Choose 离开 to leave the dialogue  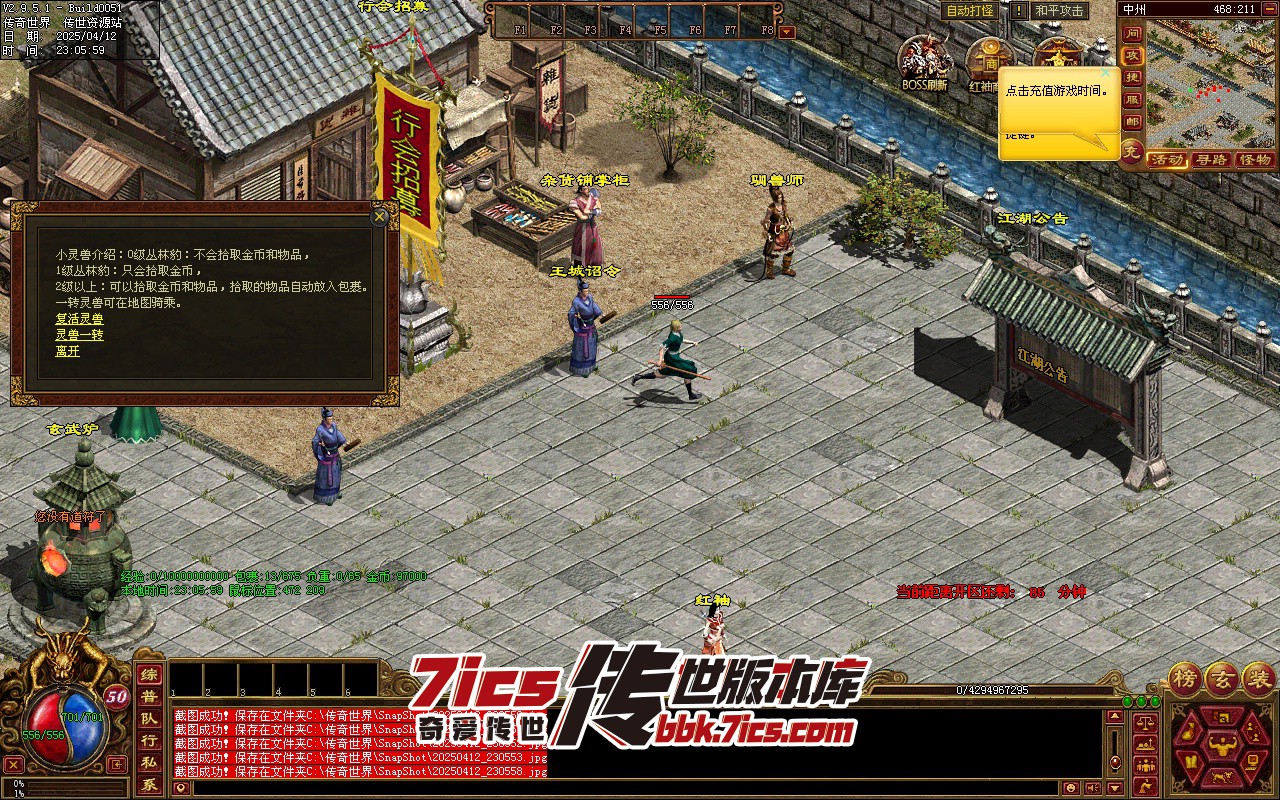coord(67,351)
